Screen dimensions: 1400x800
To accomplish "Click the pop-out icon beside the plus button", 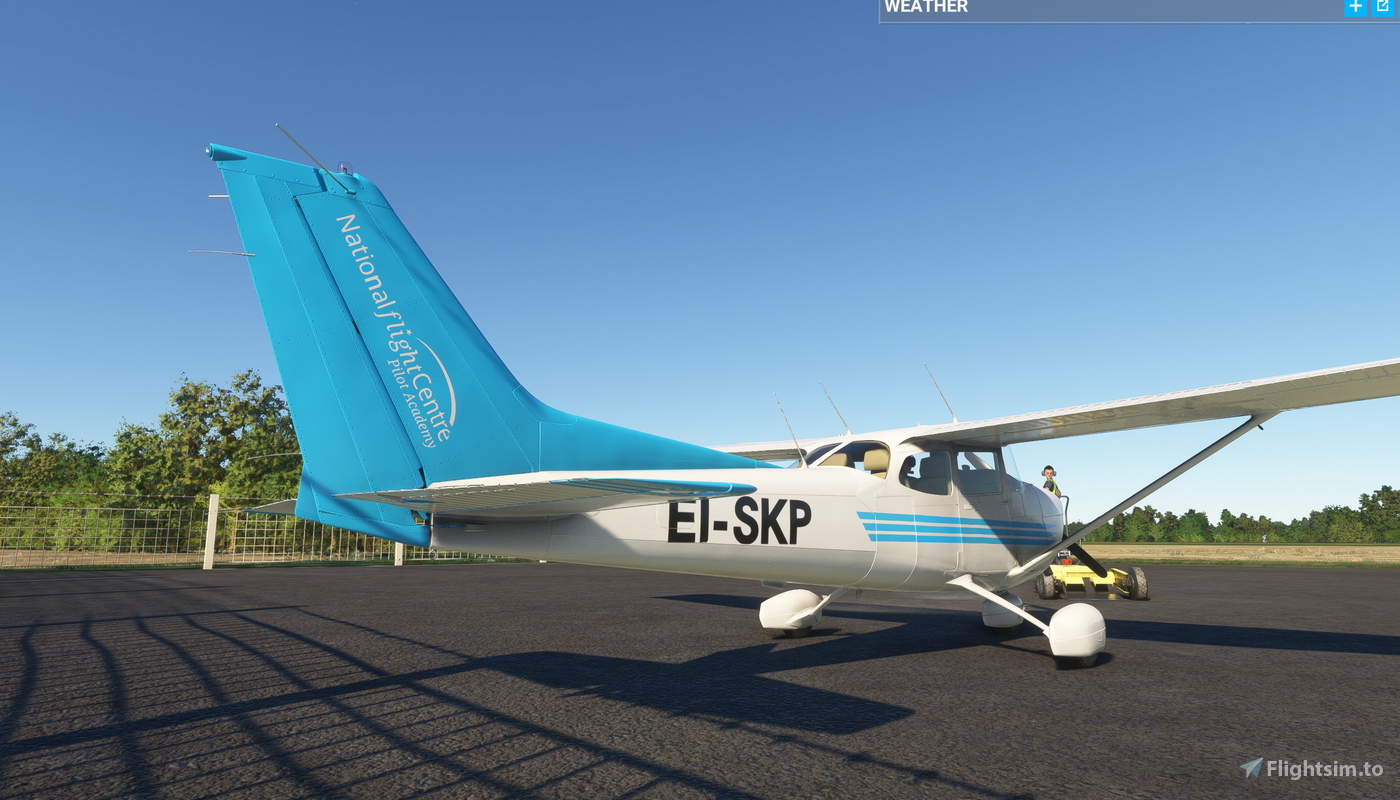I will pyautogui.click(x=1385, y=7).
